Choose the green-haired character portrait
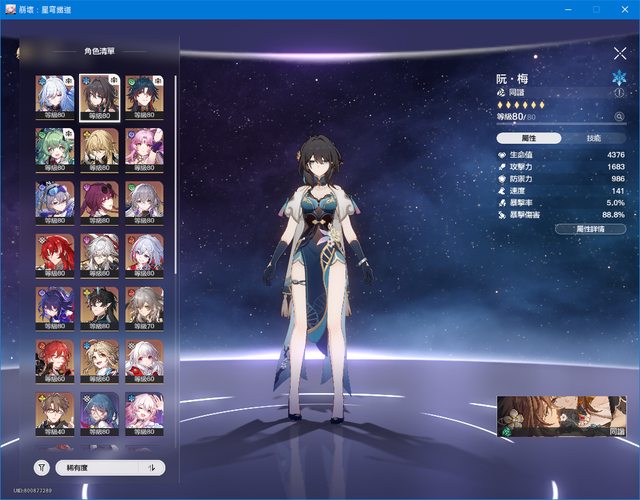This screenshot has width=640, height=500. click(53, 150)
